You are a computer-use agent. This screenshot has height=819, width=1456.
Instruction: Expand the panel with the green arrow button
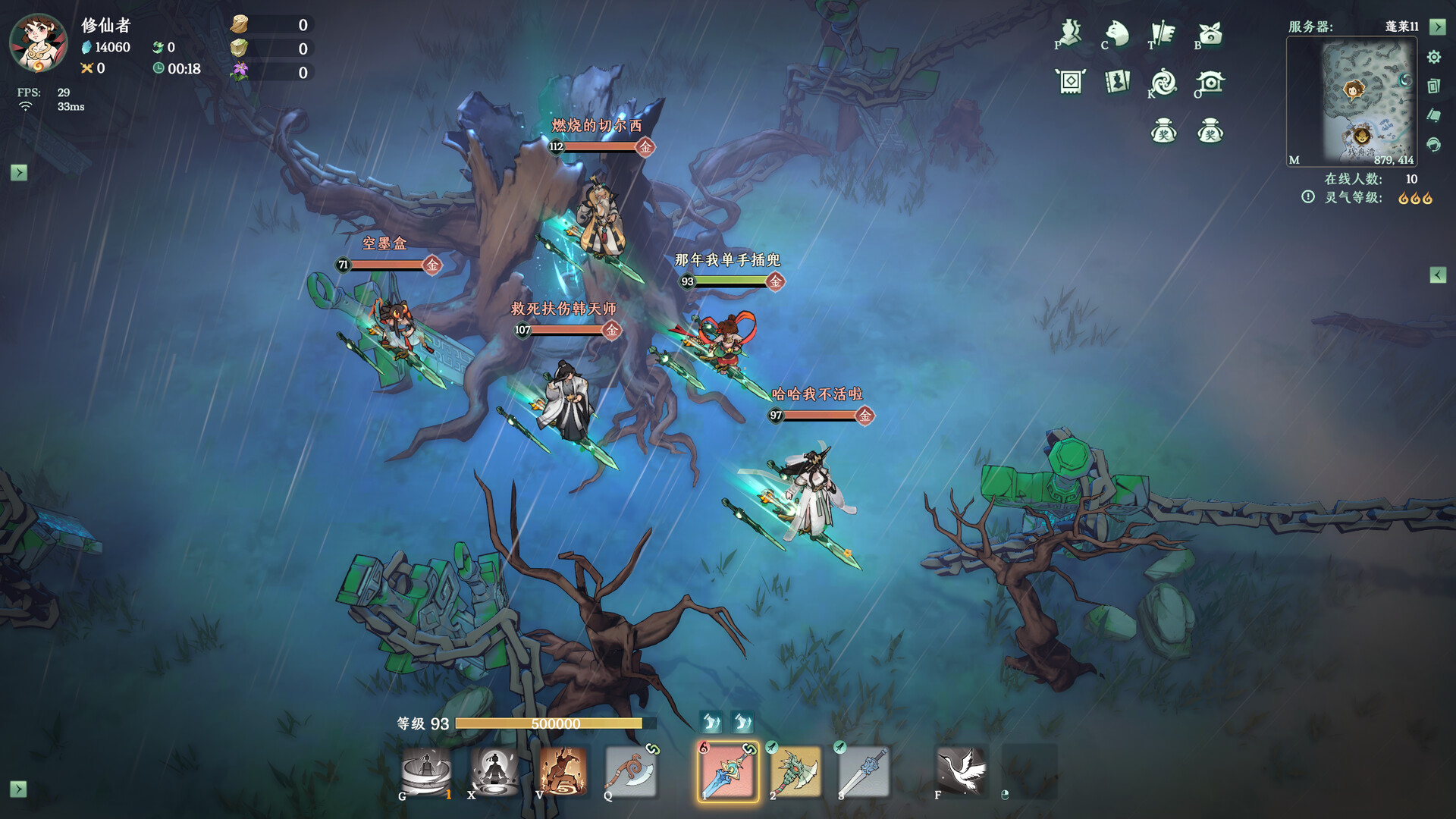(1439, 28)
